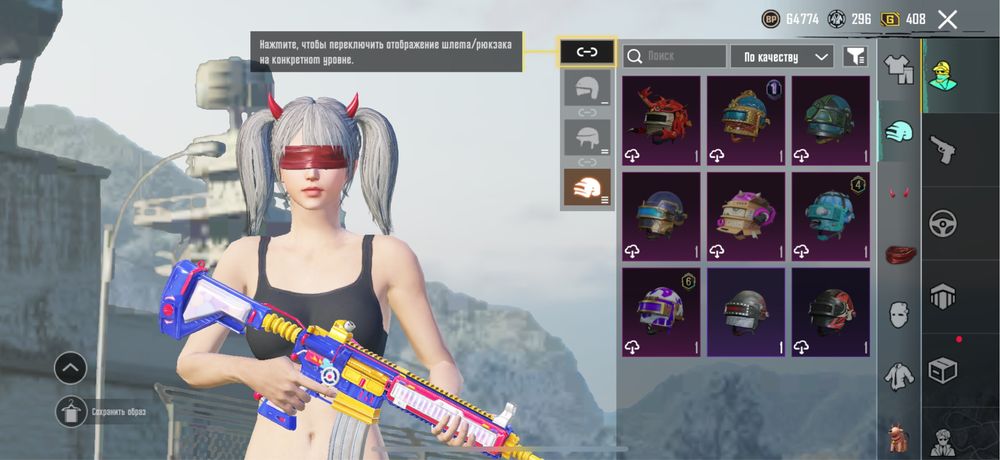Choose the pink and gold spiked helmet
1000x460 pixels.
pos(746,216)
